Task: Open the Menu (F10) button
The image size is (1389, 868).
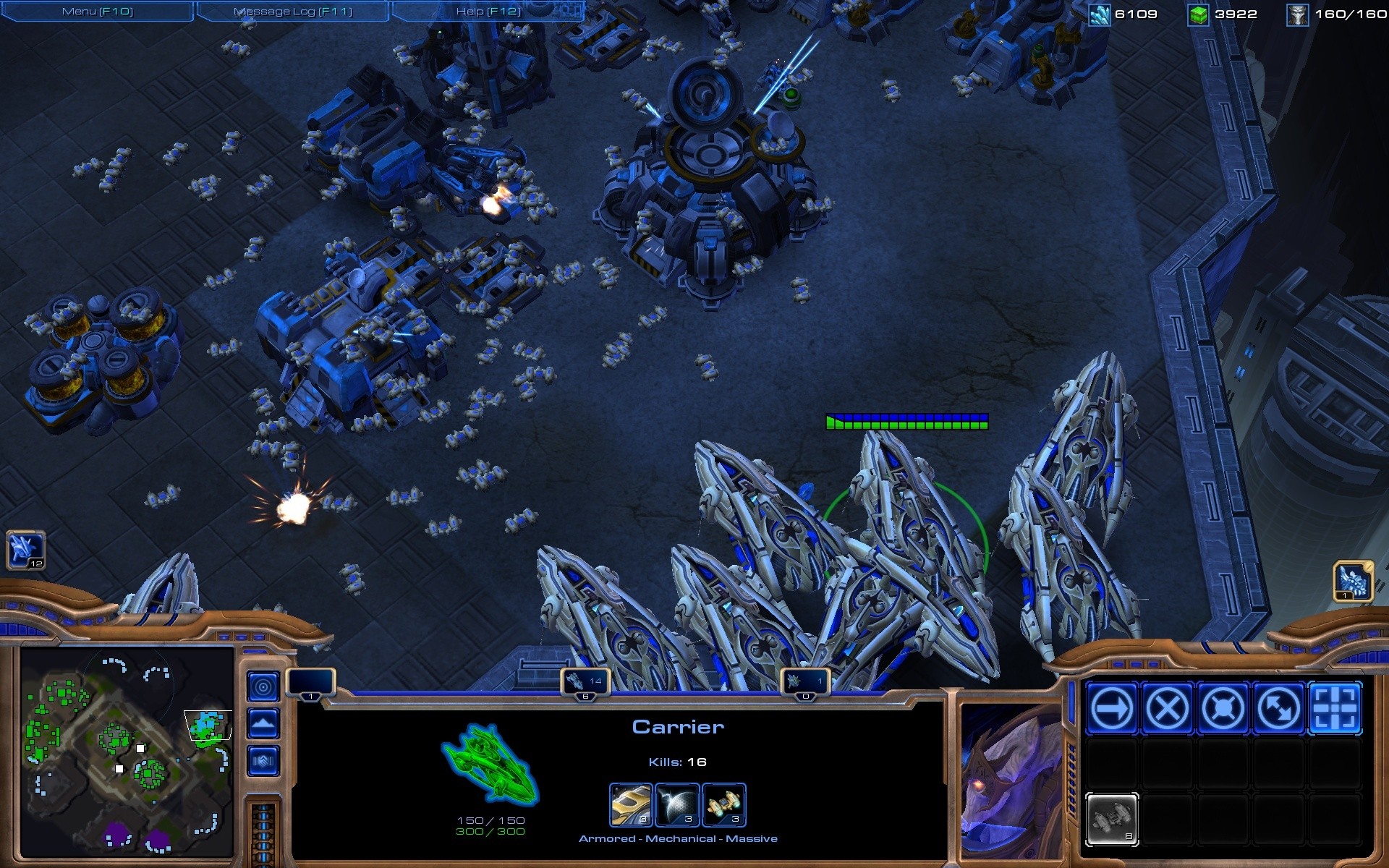Action: (98, 12)
